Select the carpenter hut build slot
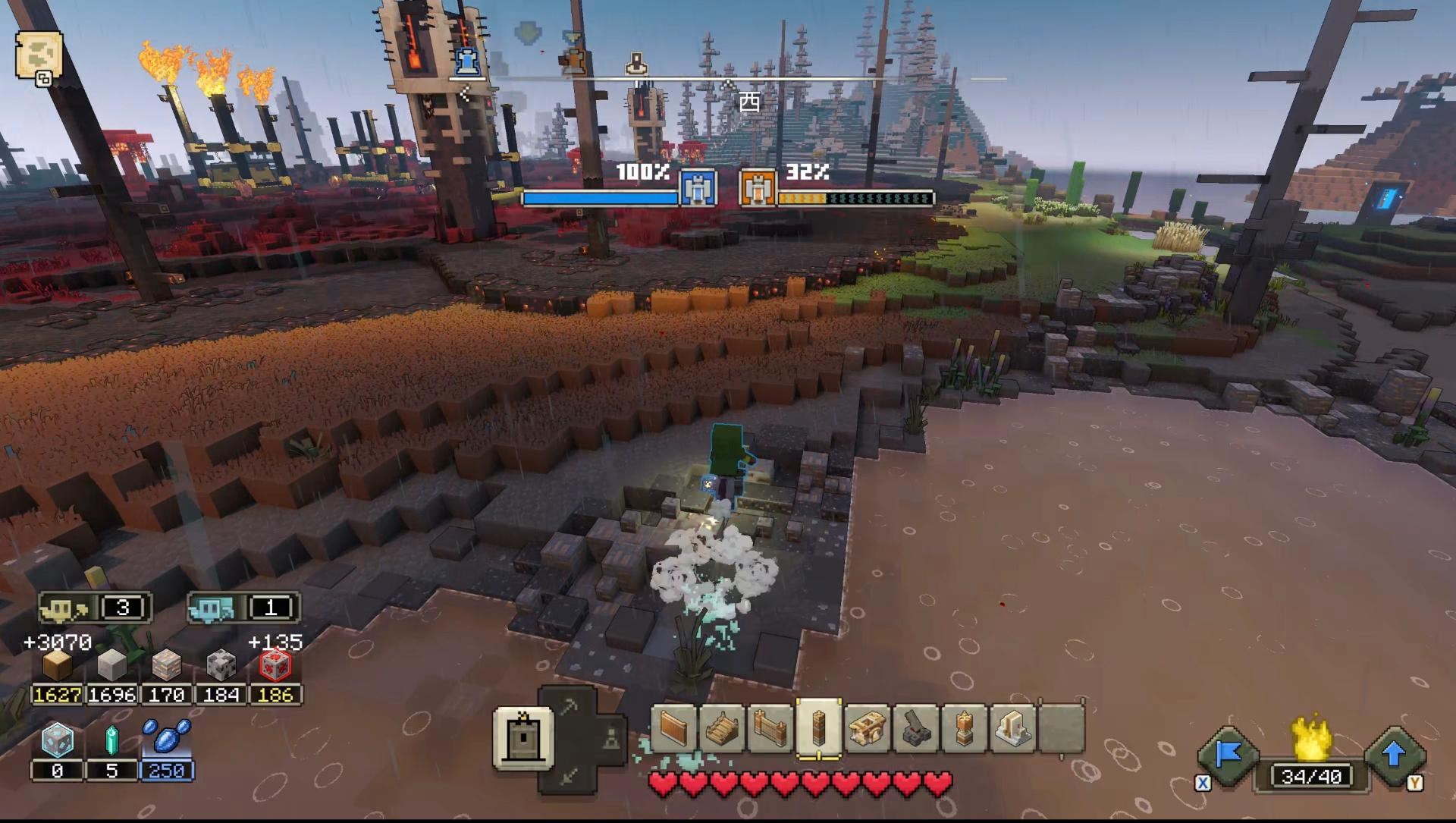1456x823 pixels. (868, 729)
